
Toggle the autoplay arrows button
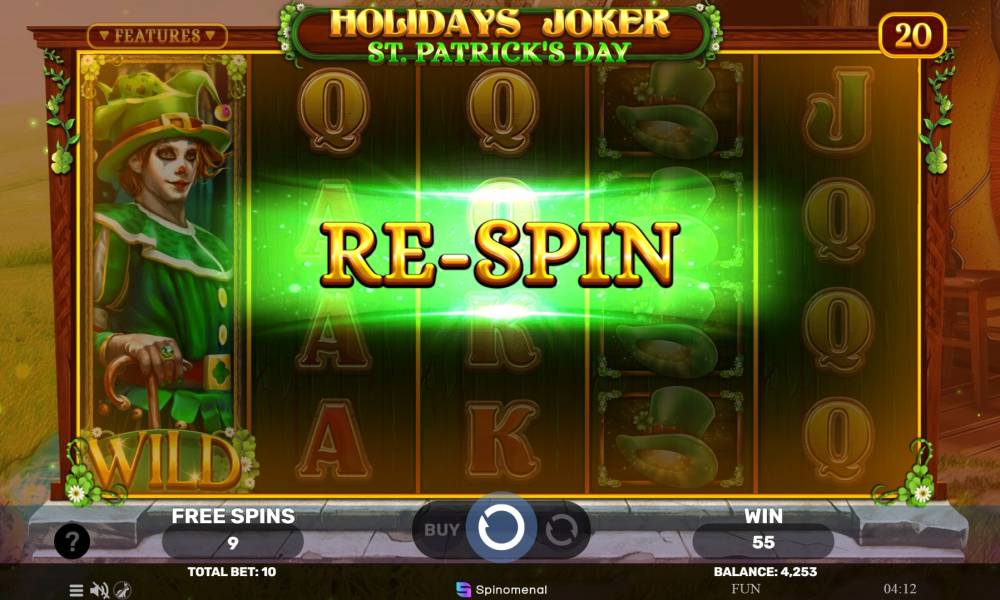[561, 529]
